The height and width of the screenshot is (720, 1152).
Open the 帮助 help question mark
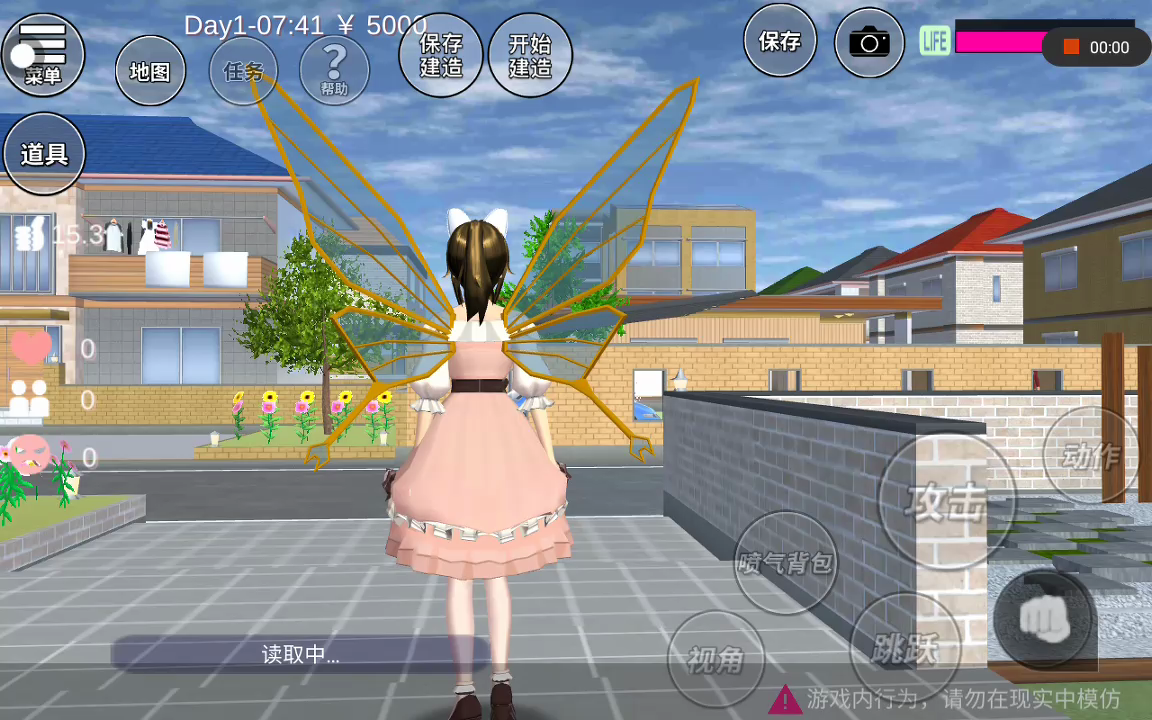(334, 70)
